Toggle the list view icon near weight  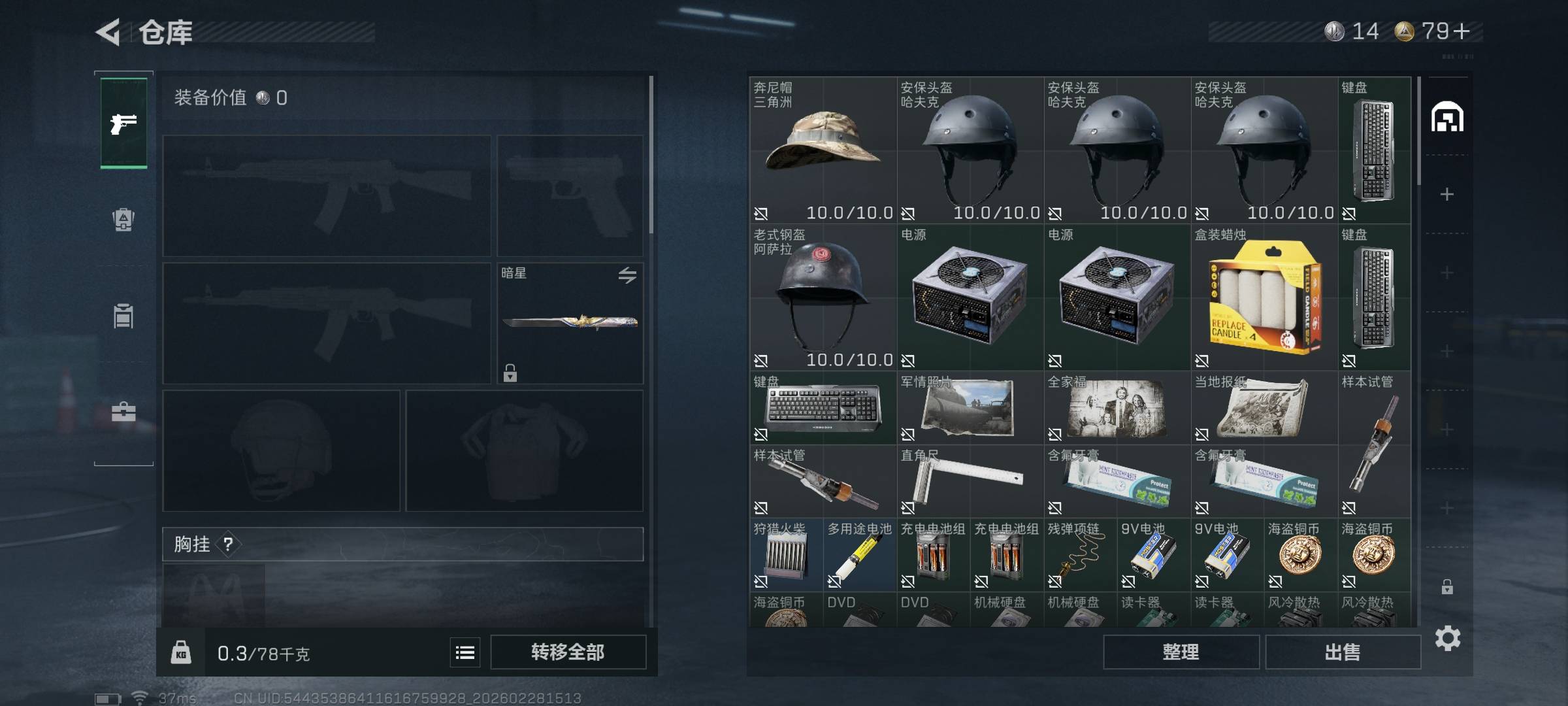[465, 652]
